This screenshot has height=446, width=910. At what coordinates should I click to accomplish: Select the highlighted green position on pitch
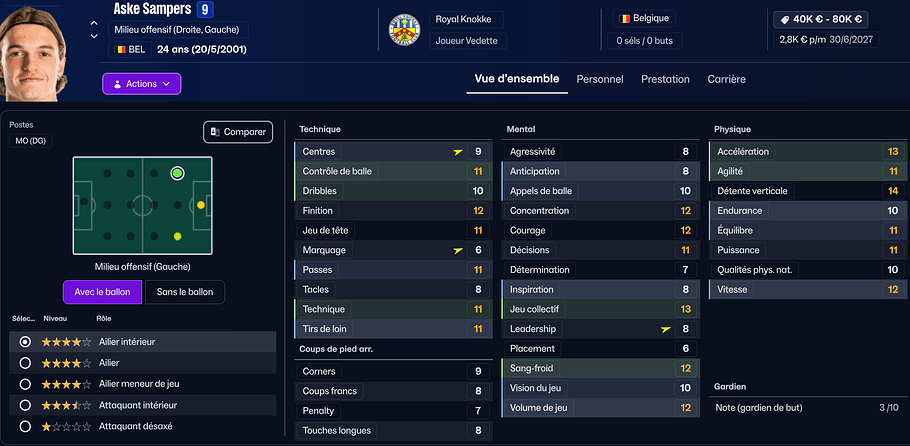177,173
